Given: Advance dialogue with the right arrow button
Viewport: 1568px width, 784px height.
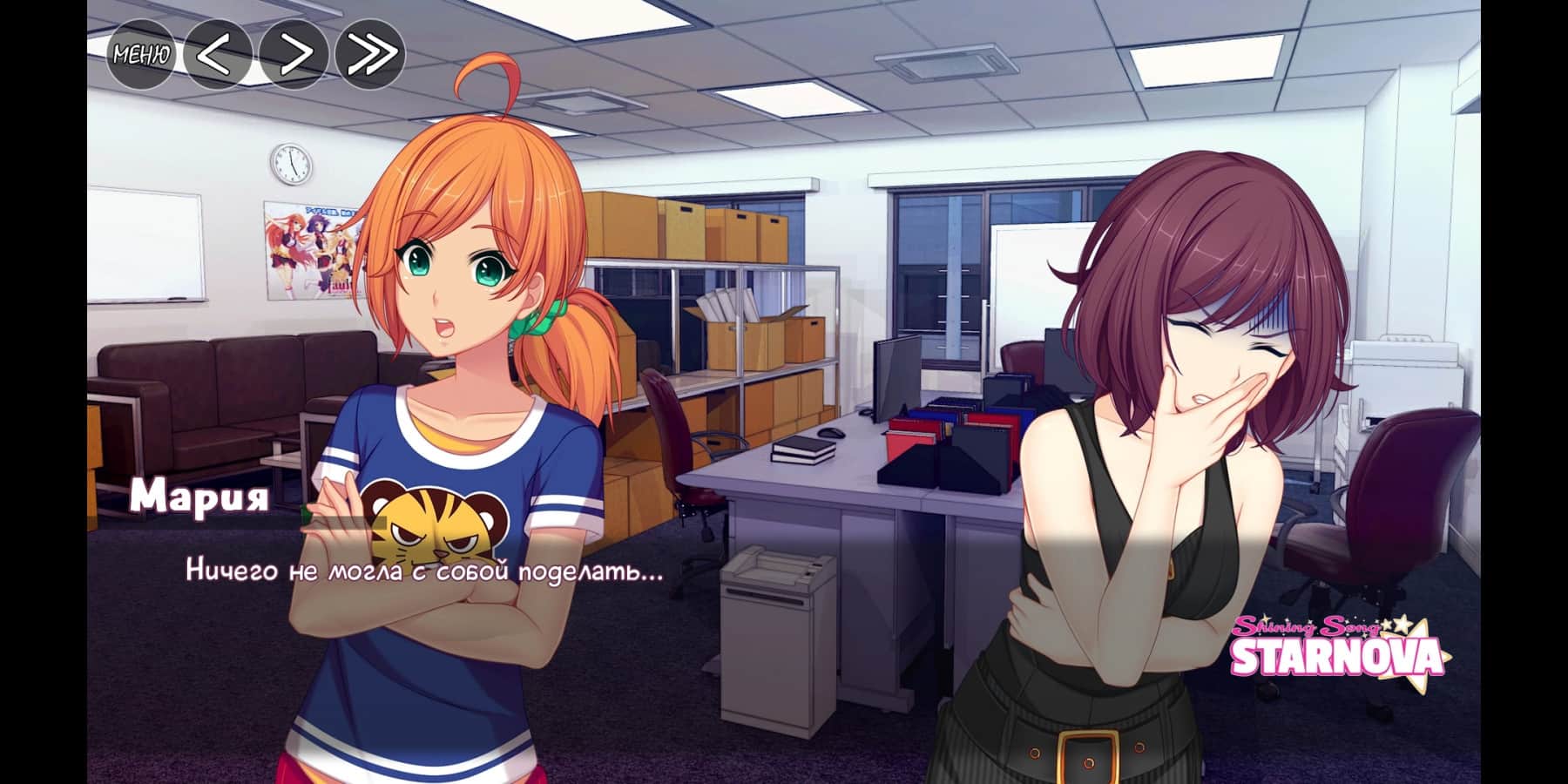Looking at the screenshot, I should tap(294, 55).
